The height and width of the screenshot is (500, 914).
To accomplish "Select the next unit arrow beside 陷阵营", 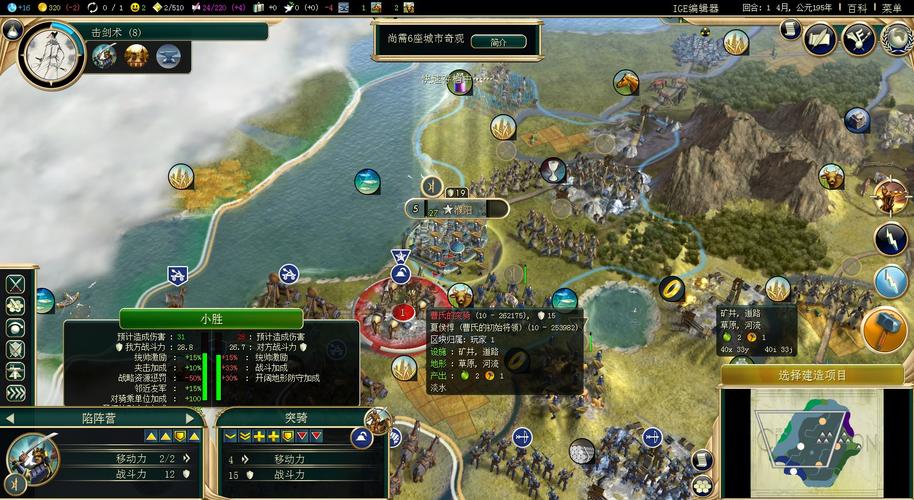I will [192, 418].
